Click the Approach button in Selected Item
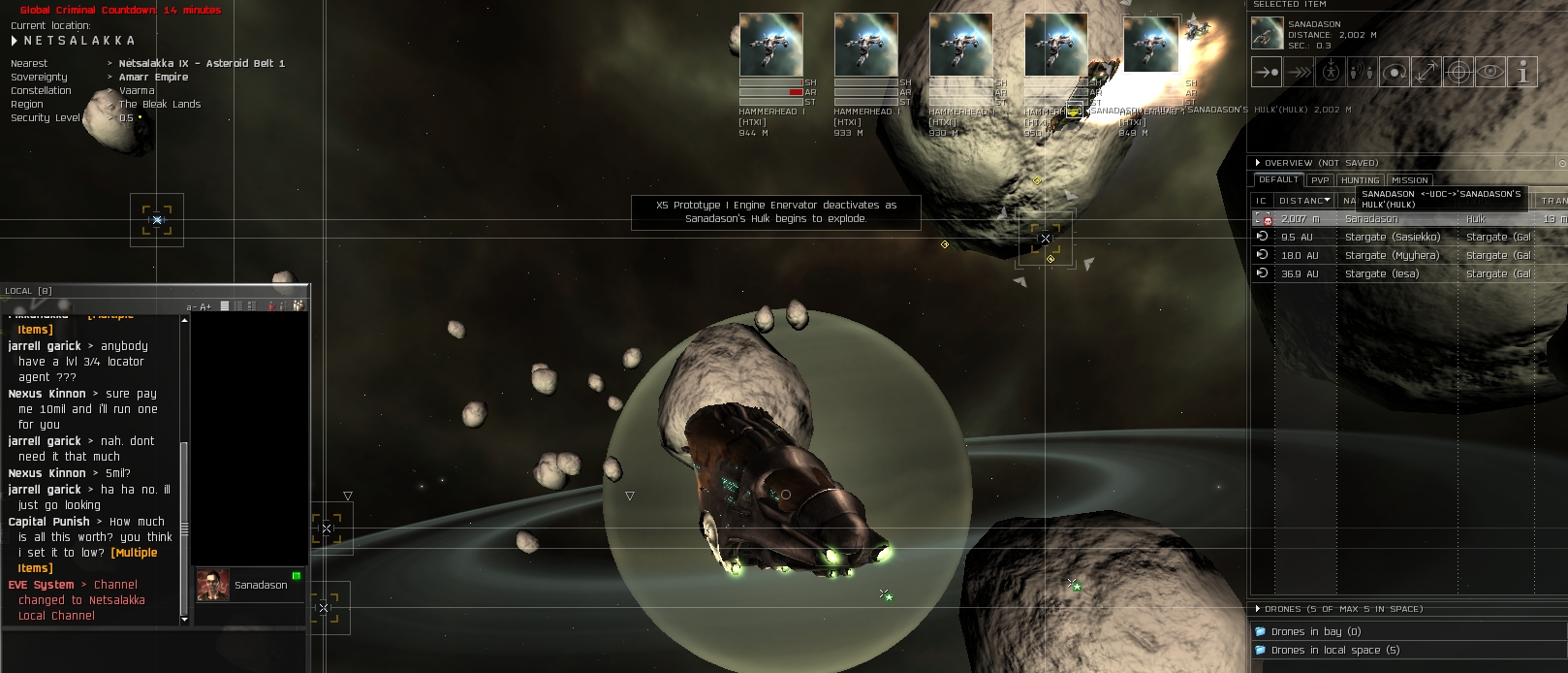The image size is (1568, 673). pos(1266,72)
